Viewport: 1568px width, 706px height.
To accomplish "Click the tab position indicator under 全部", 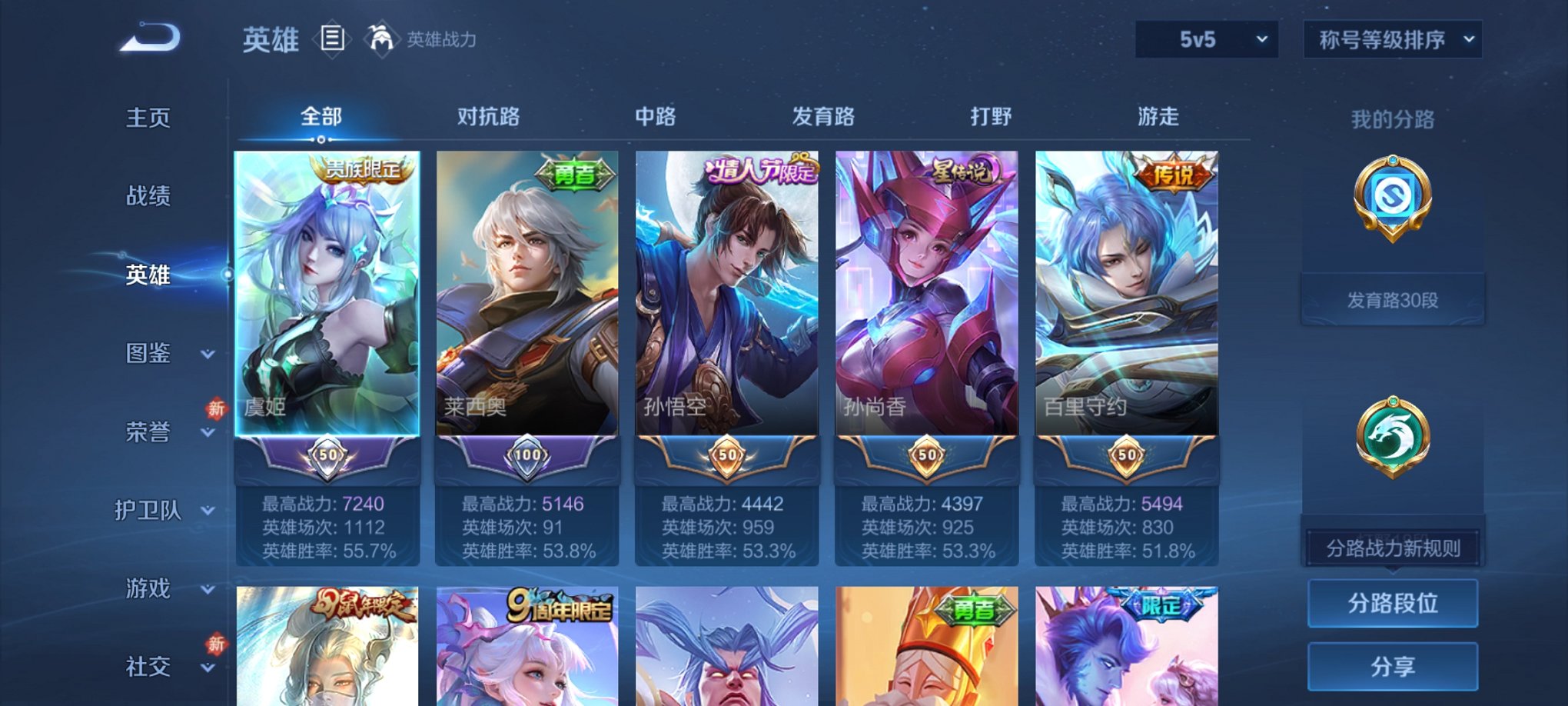I will point(321,139).
